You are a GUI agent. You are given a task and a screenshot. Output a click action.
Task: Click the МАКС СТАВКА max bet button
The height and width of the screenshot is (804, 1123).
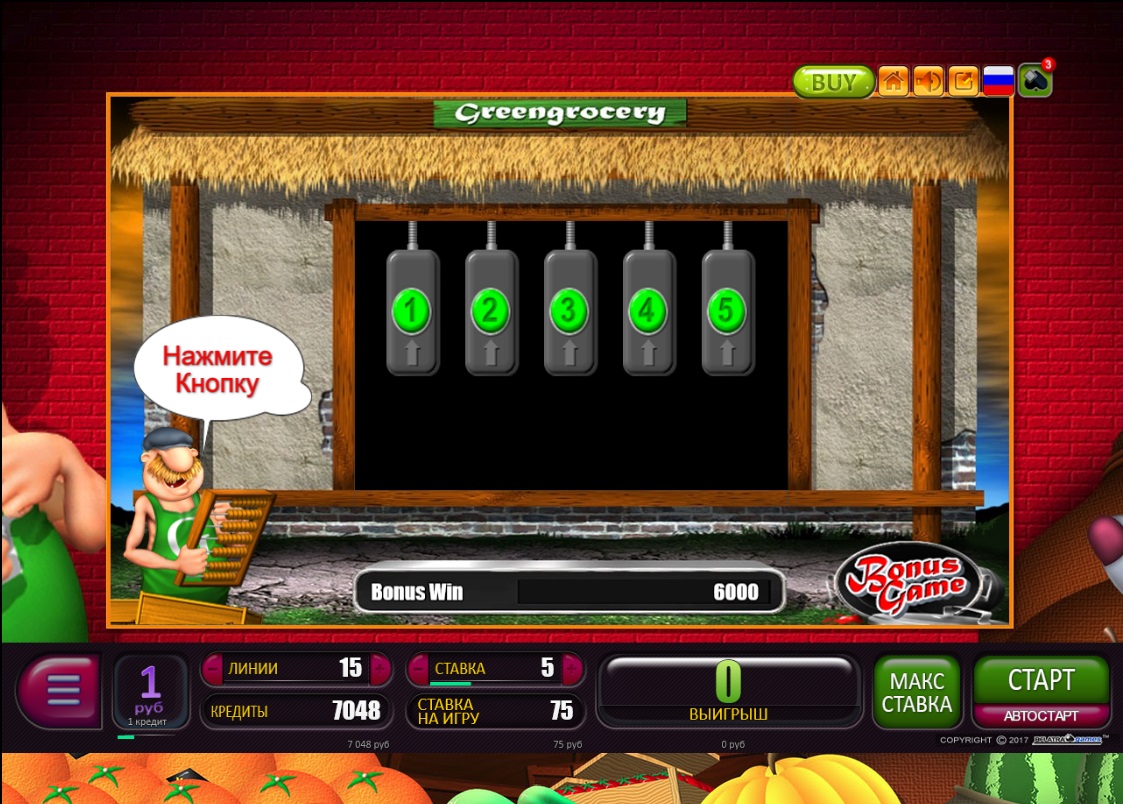(916, 691)
